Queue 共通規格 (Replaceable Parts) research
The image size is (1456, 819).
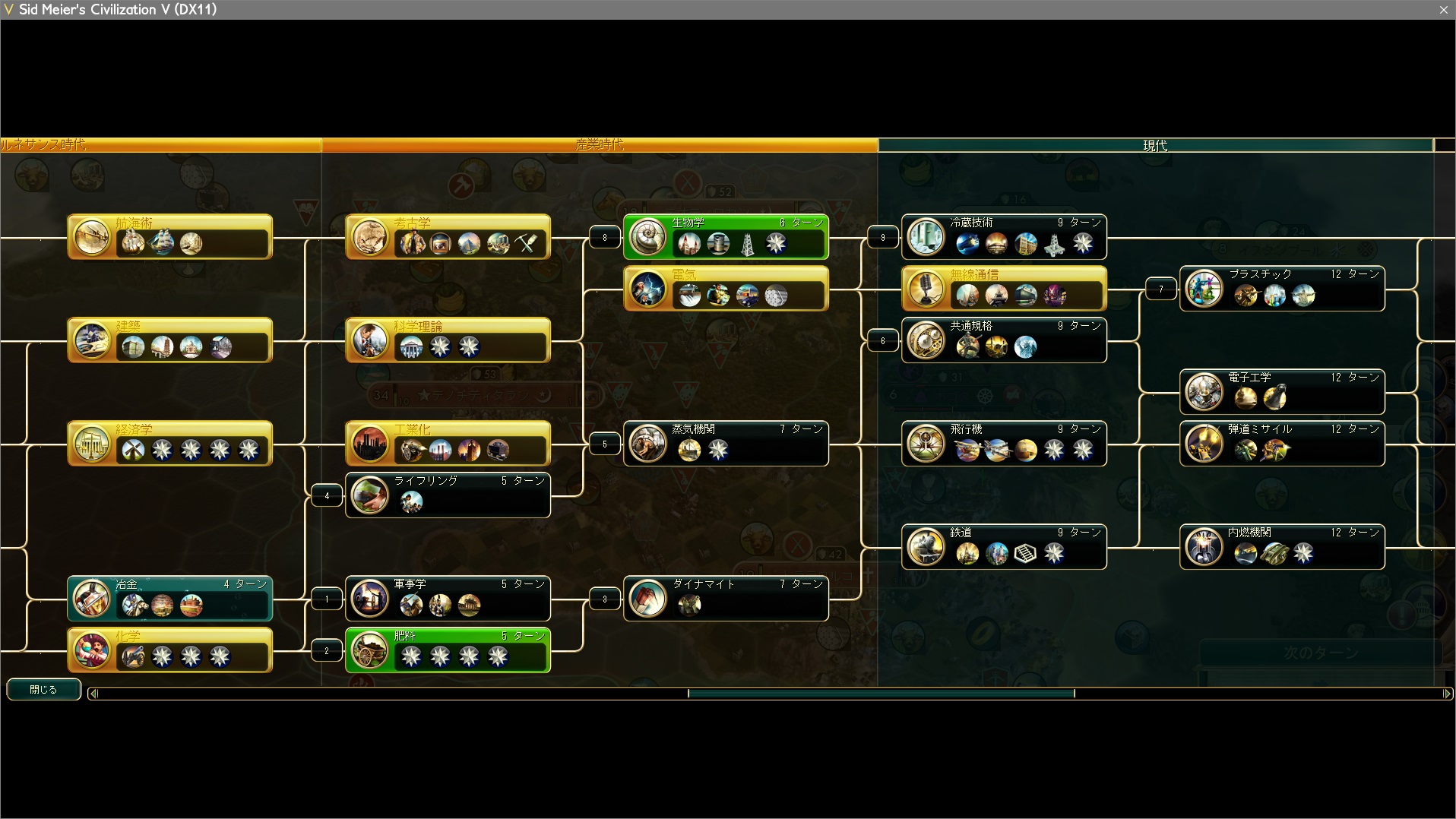[1004, 340]
